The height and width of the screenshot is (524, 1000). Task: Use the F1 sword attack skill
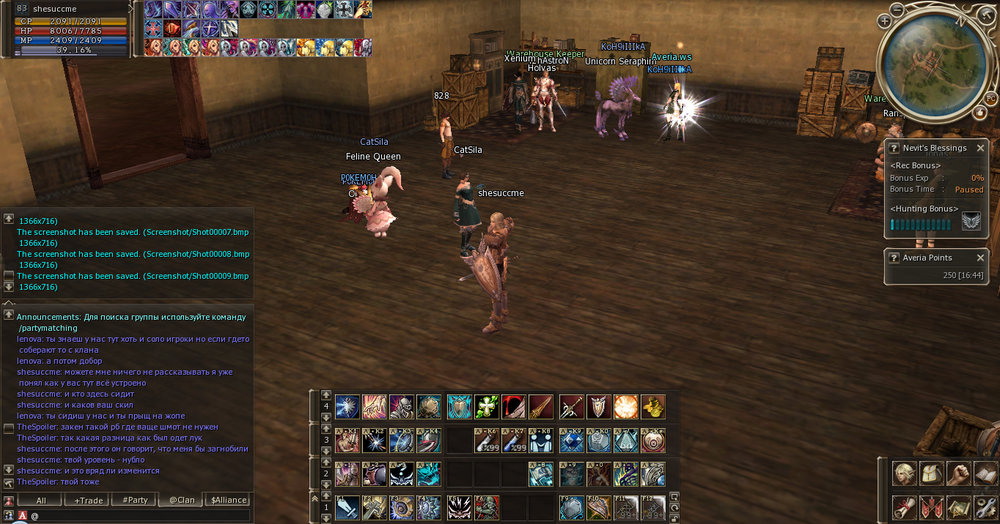coord(348,508)
